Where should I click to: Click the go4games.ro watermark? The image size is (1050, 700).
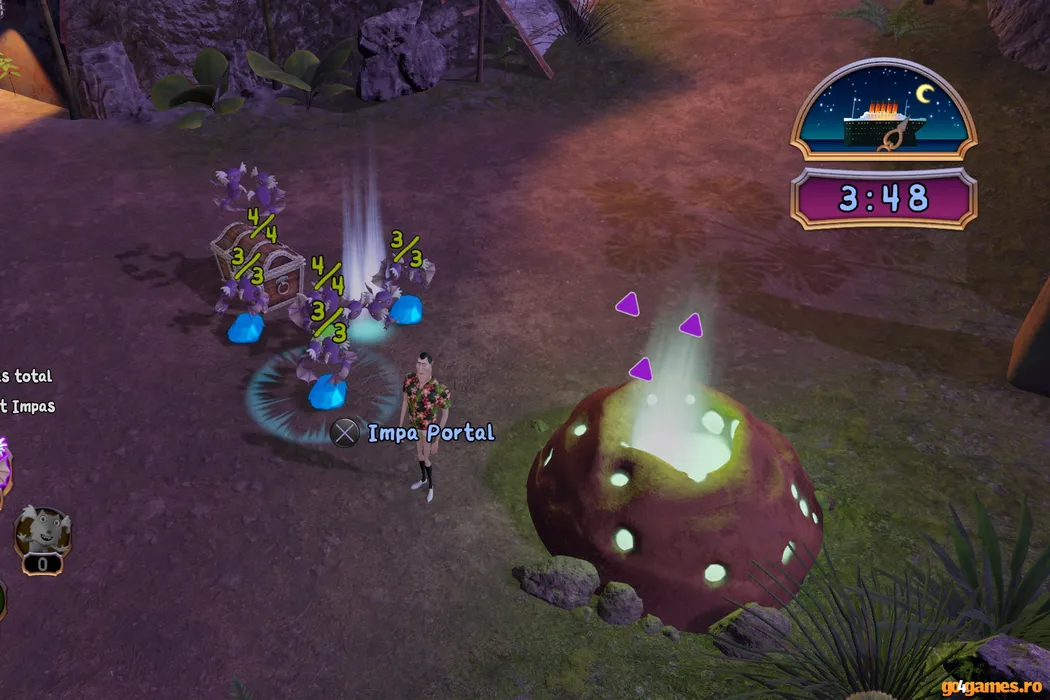tap(992, 686)
